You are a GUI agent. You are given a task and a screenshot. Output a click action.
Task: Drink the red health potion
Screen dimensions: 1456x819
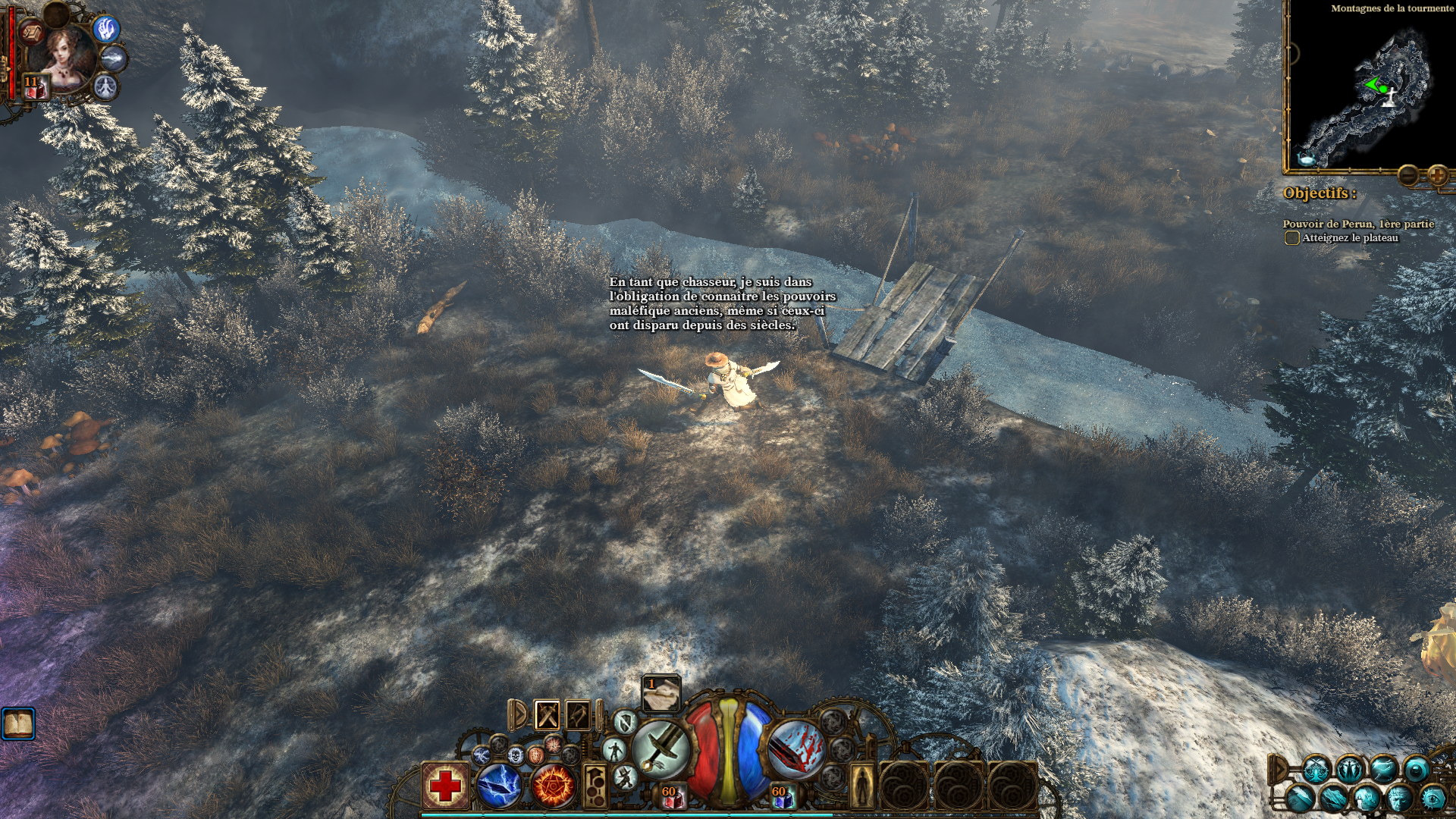(x=671, y=795)
